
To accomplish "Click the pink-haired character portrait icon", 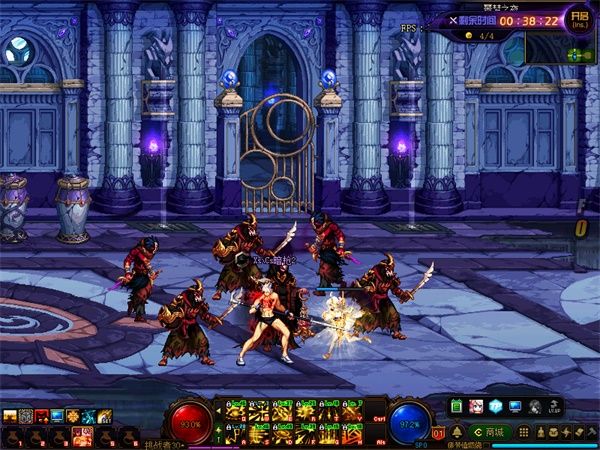I will click(477, 406).
